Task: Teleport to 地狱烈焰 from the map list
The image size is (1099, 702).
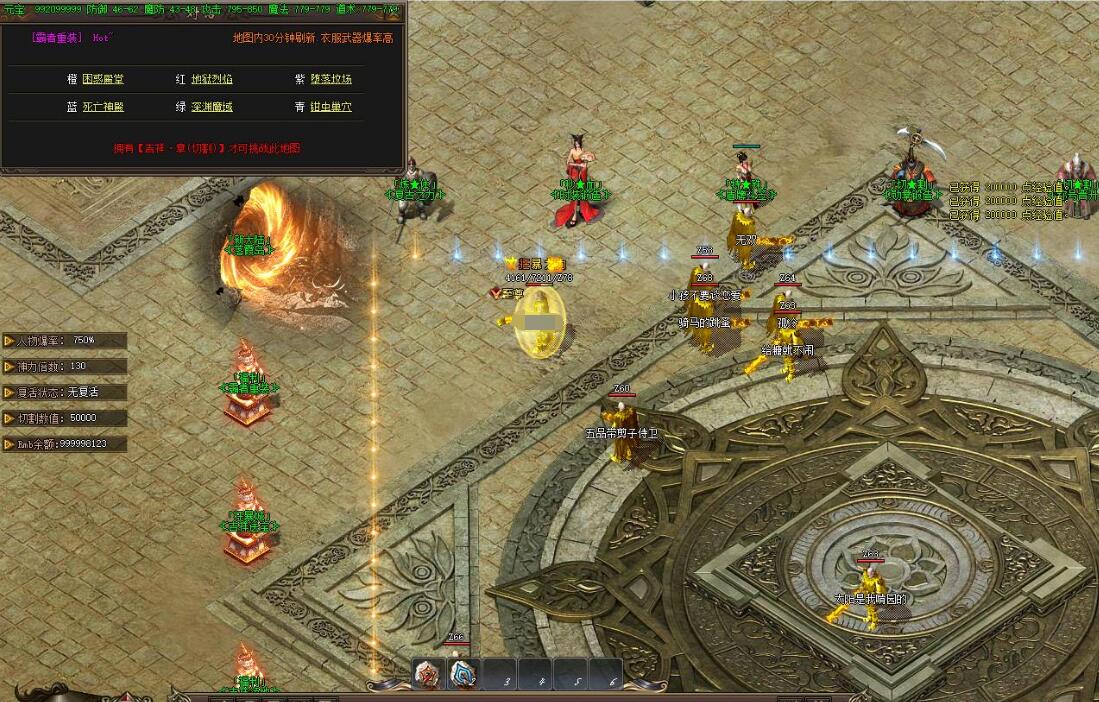Action: click(212, 79)
